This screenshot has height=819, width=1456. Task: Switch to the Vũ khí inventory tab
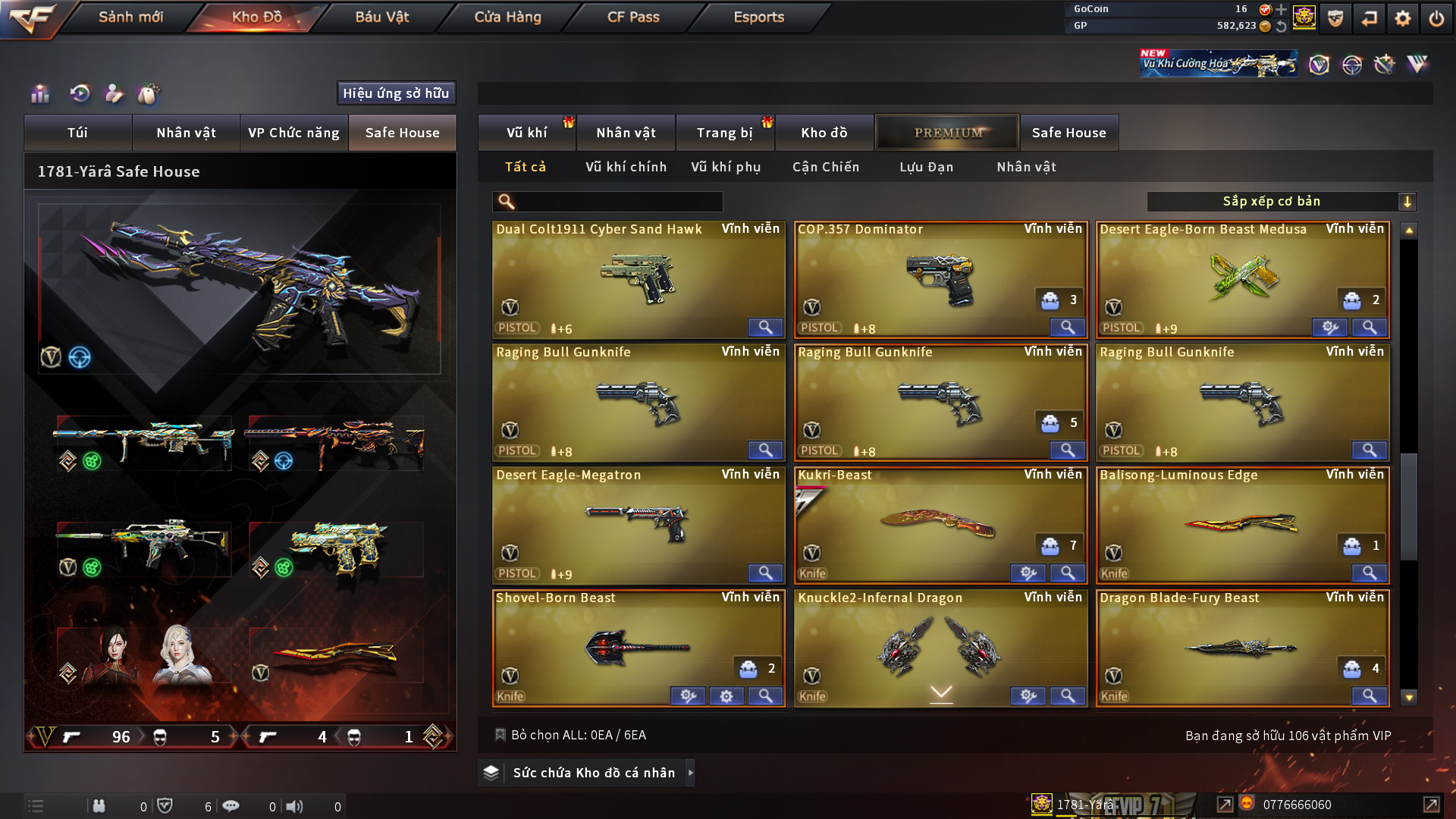click(526, 133)
